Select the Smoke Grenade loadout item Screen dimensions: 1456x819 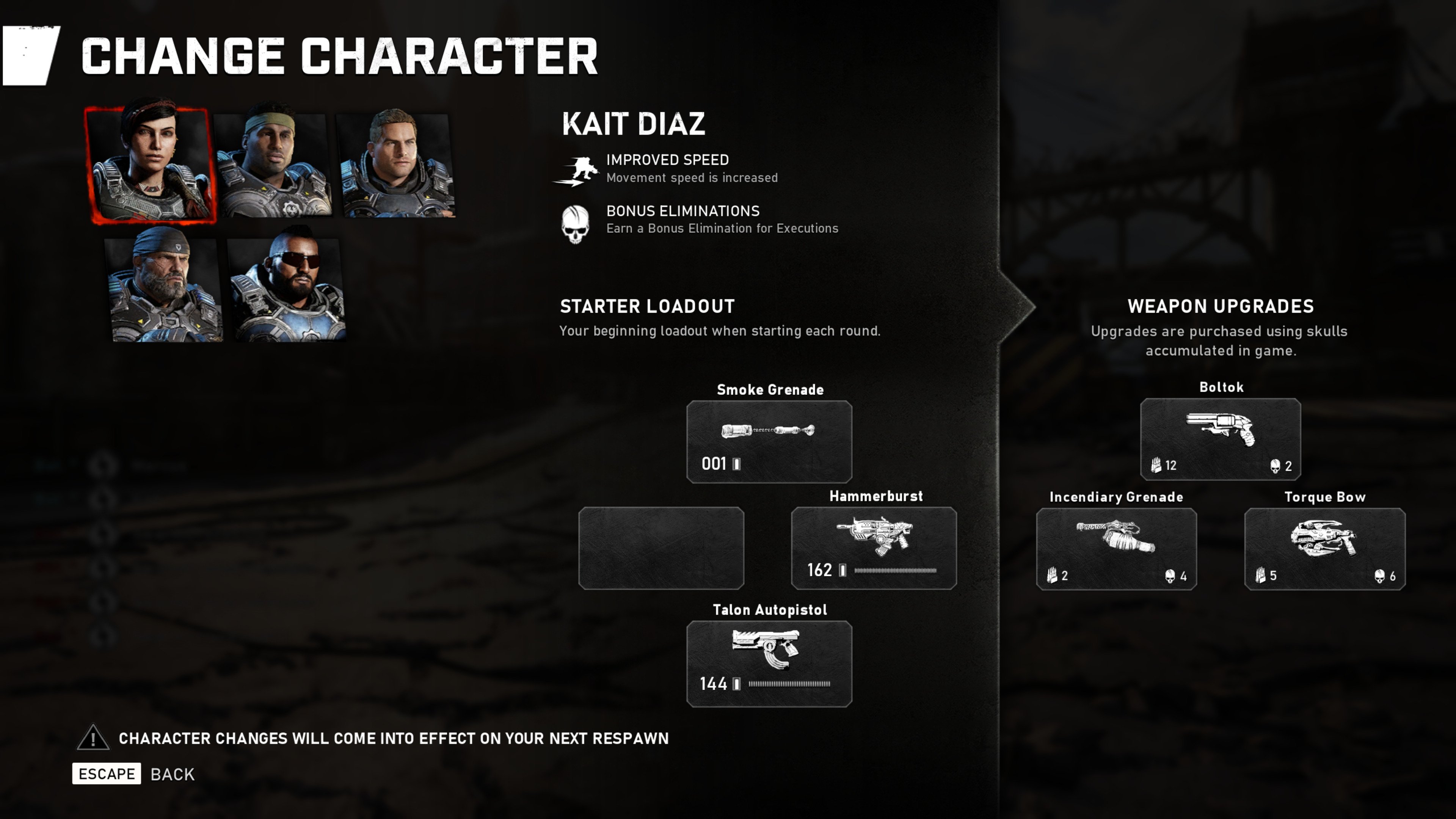coord(769,441)
